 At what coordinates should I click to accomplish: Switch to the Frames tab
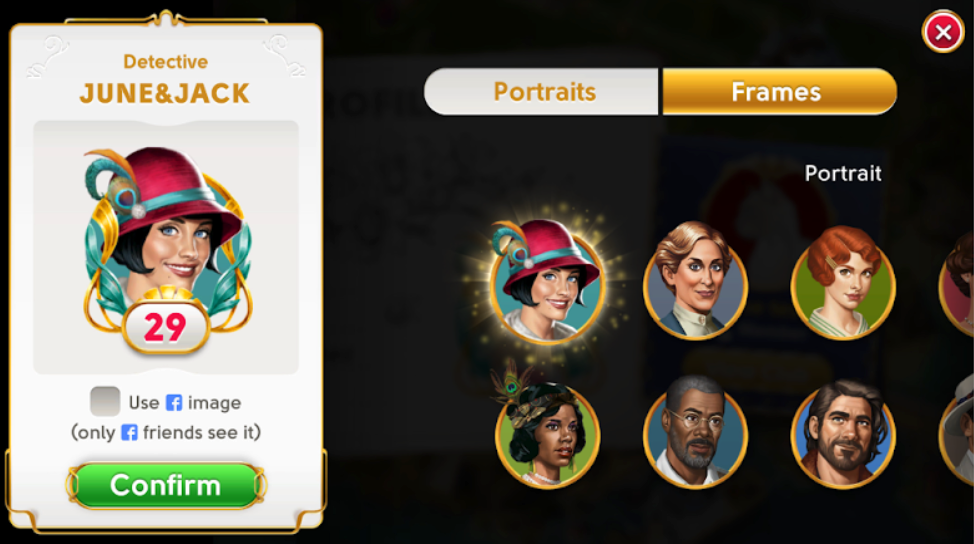click(778, 92)
